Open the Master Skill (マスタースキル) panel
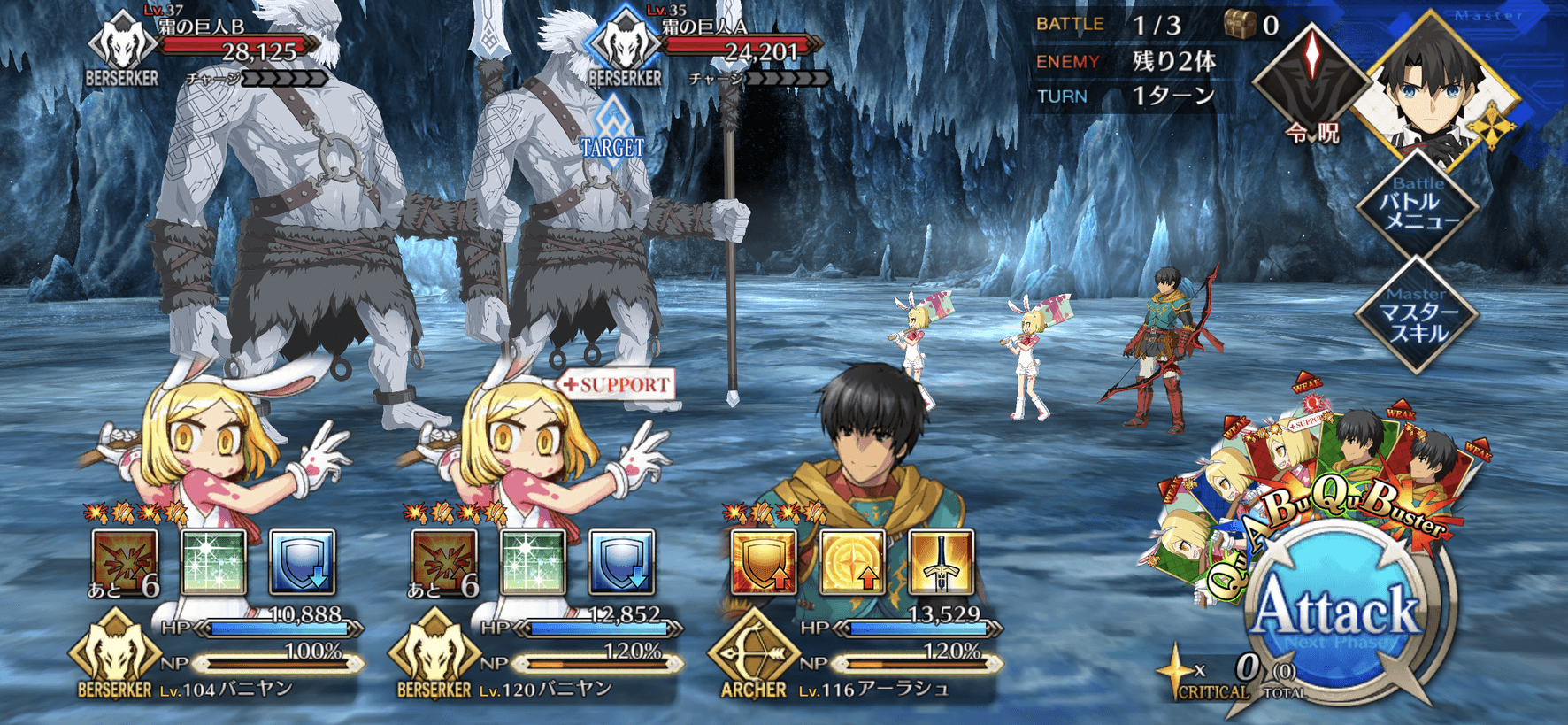 [x=1417, y=315]
